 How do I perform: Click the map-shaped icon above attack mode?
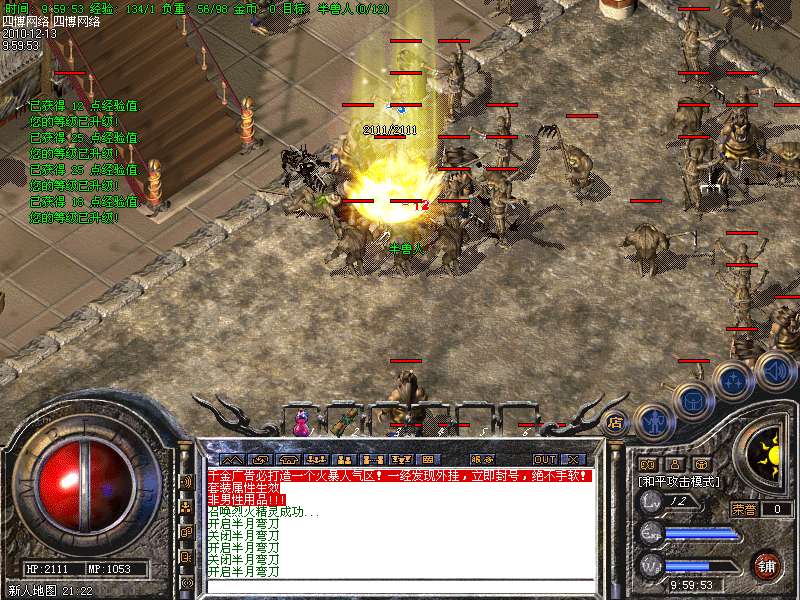pyautogui.click(x=648, y=464)
